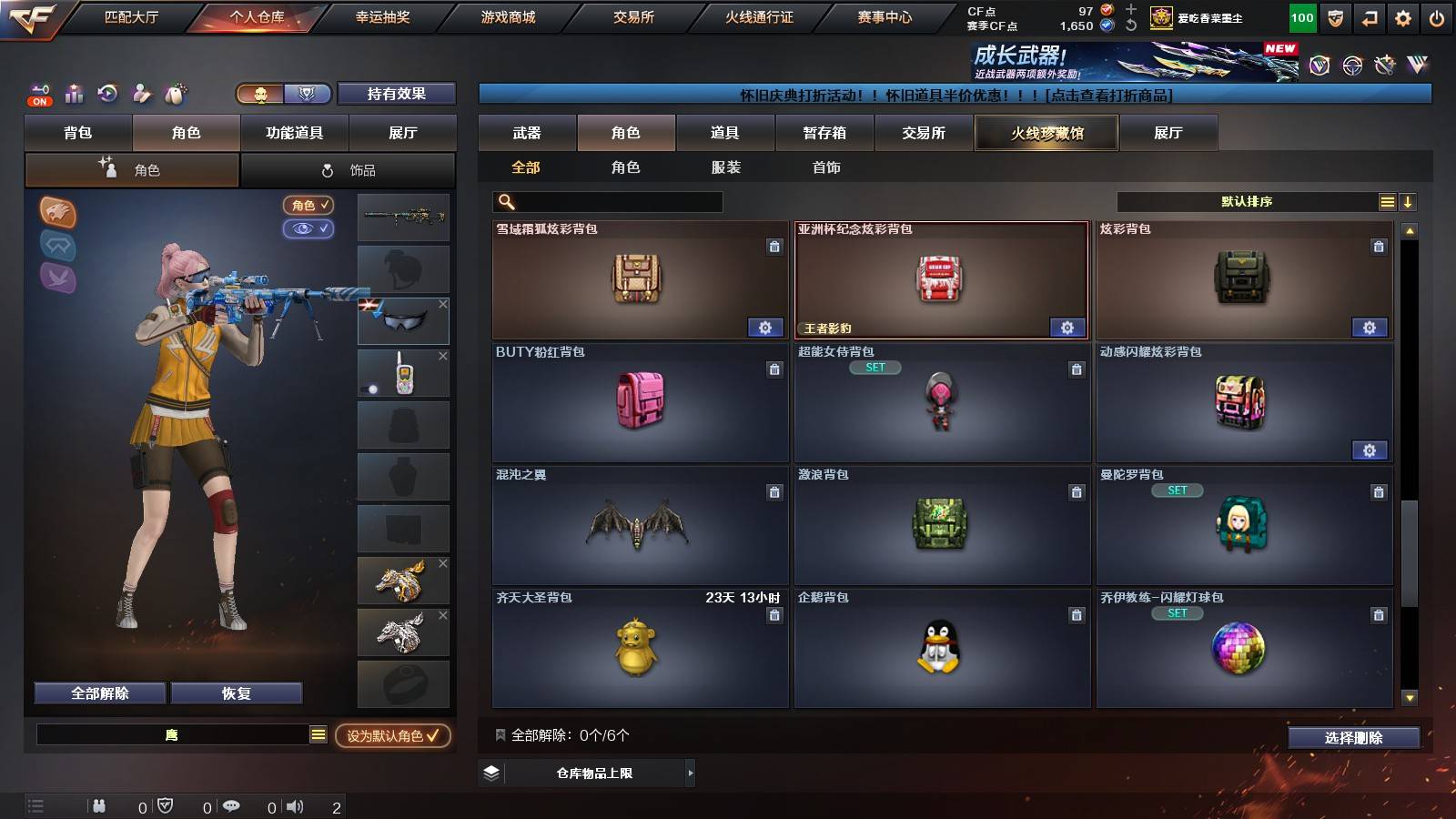This screenshot has height=819, width=1456.
Task: Switch to the 暂存箱 tab
Action: pyautogui.click(x=823, y=133)
